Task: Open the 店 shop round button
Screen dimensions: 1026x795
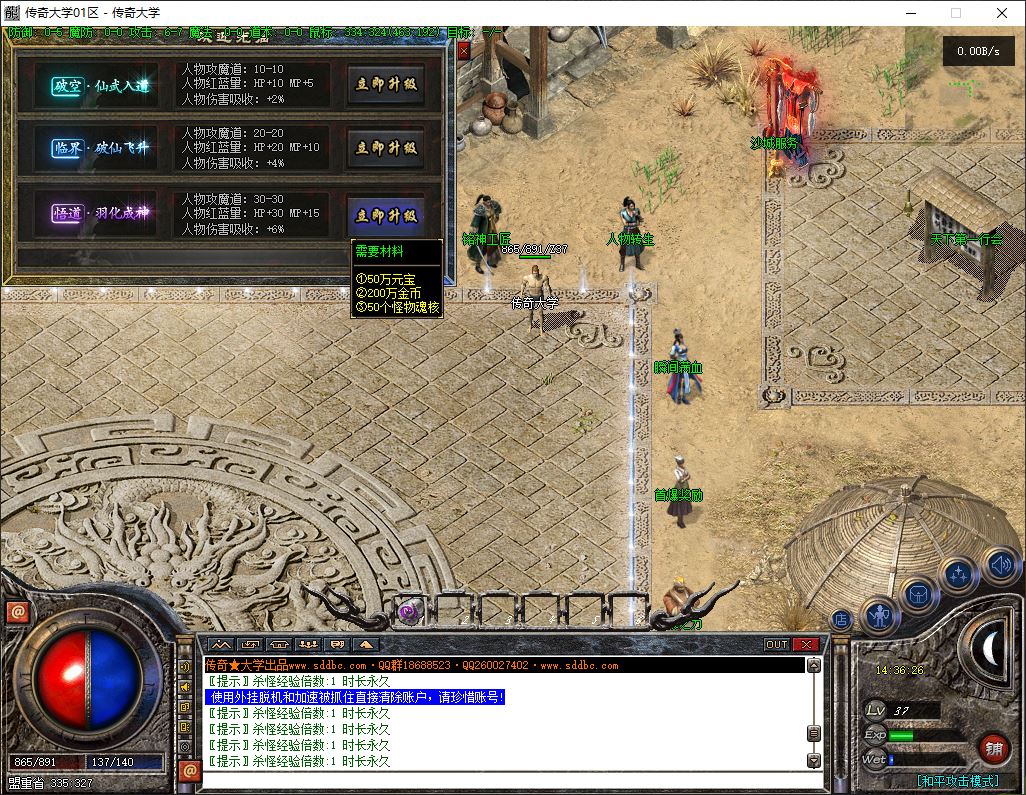Action: point(841,619)
